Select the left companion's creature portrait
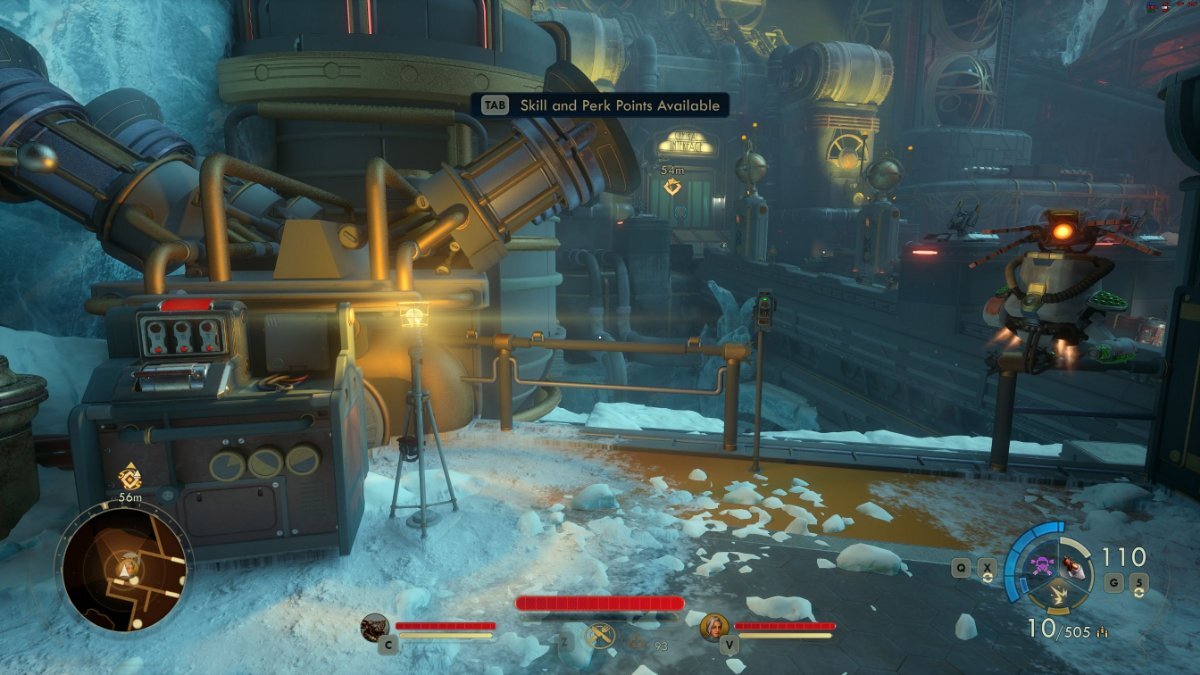 (375, 627)
